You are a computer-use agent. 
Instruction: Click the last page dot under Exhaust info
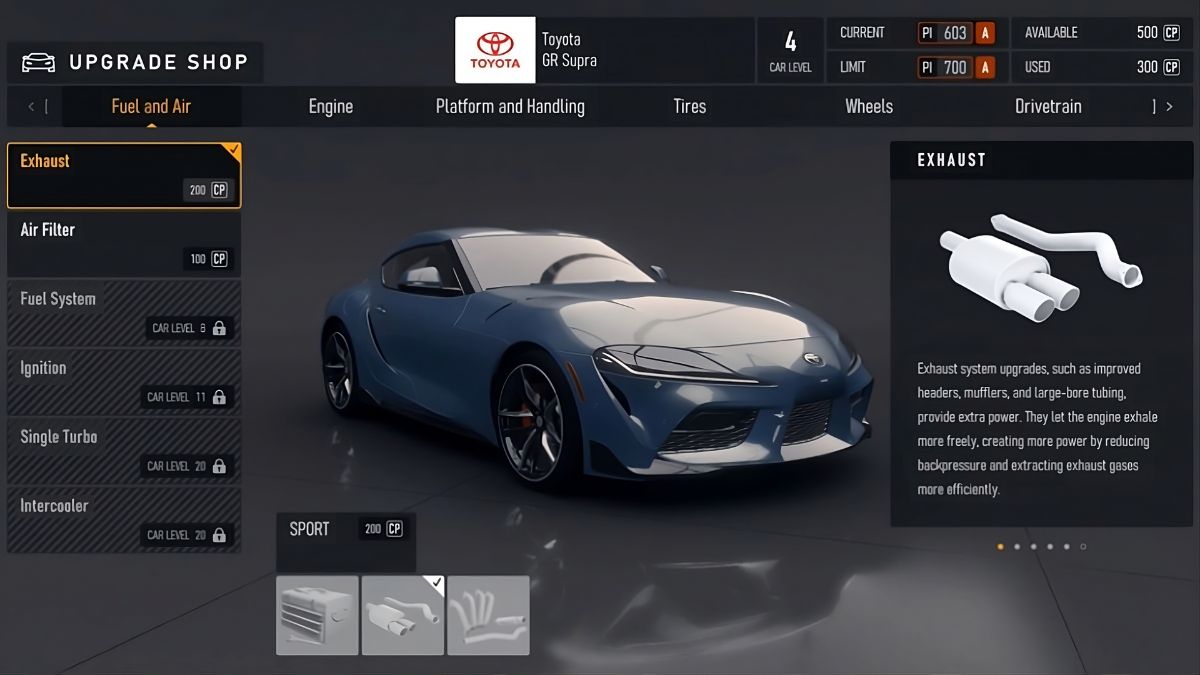tap(1083, 547)
